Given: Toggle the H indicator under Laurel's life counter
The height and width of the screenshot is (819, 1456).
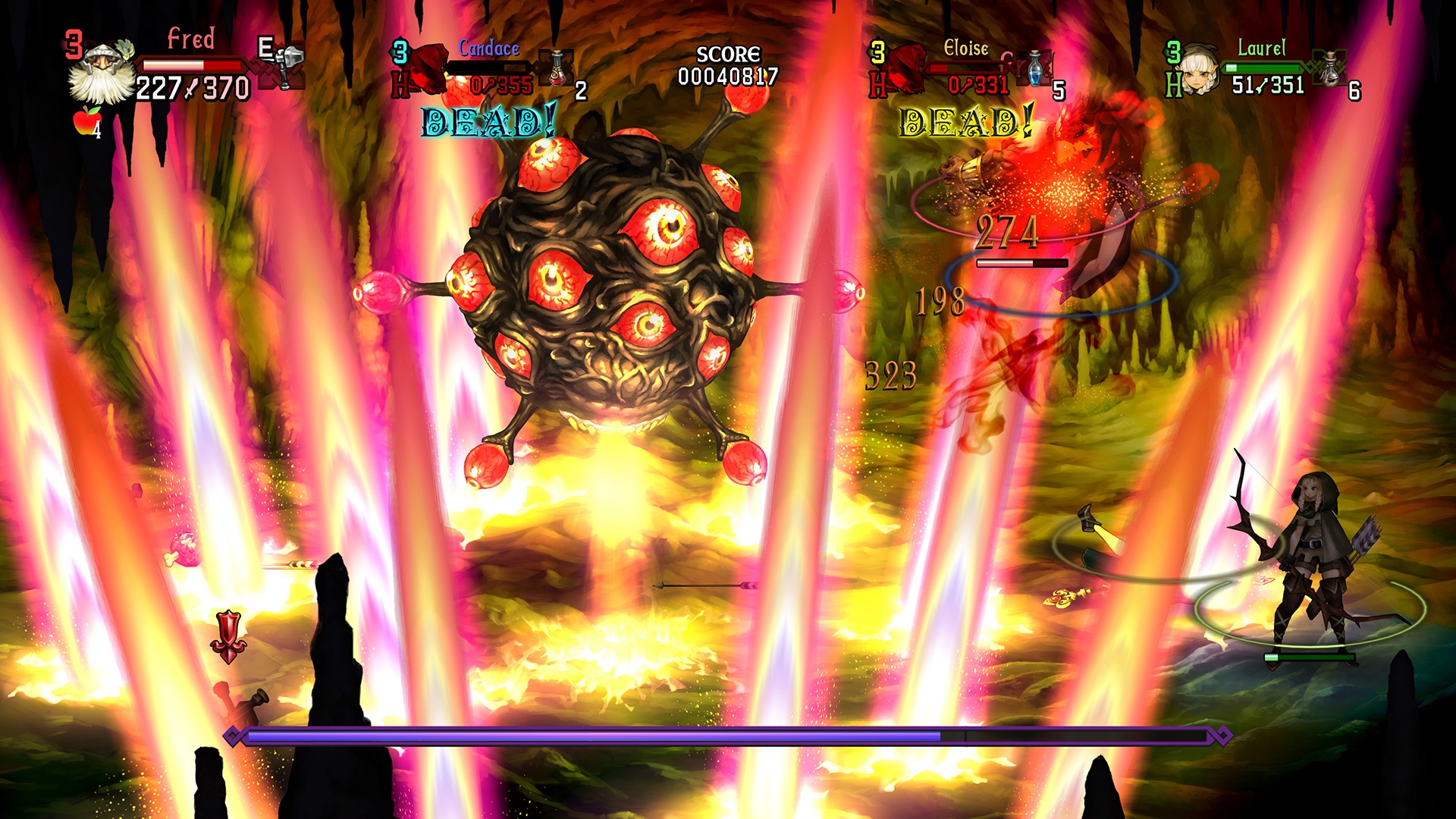Looking at the screenshot, I should click(x=1174, y=86).
